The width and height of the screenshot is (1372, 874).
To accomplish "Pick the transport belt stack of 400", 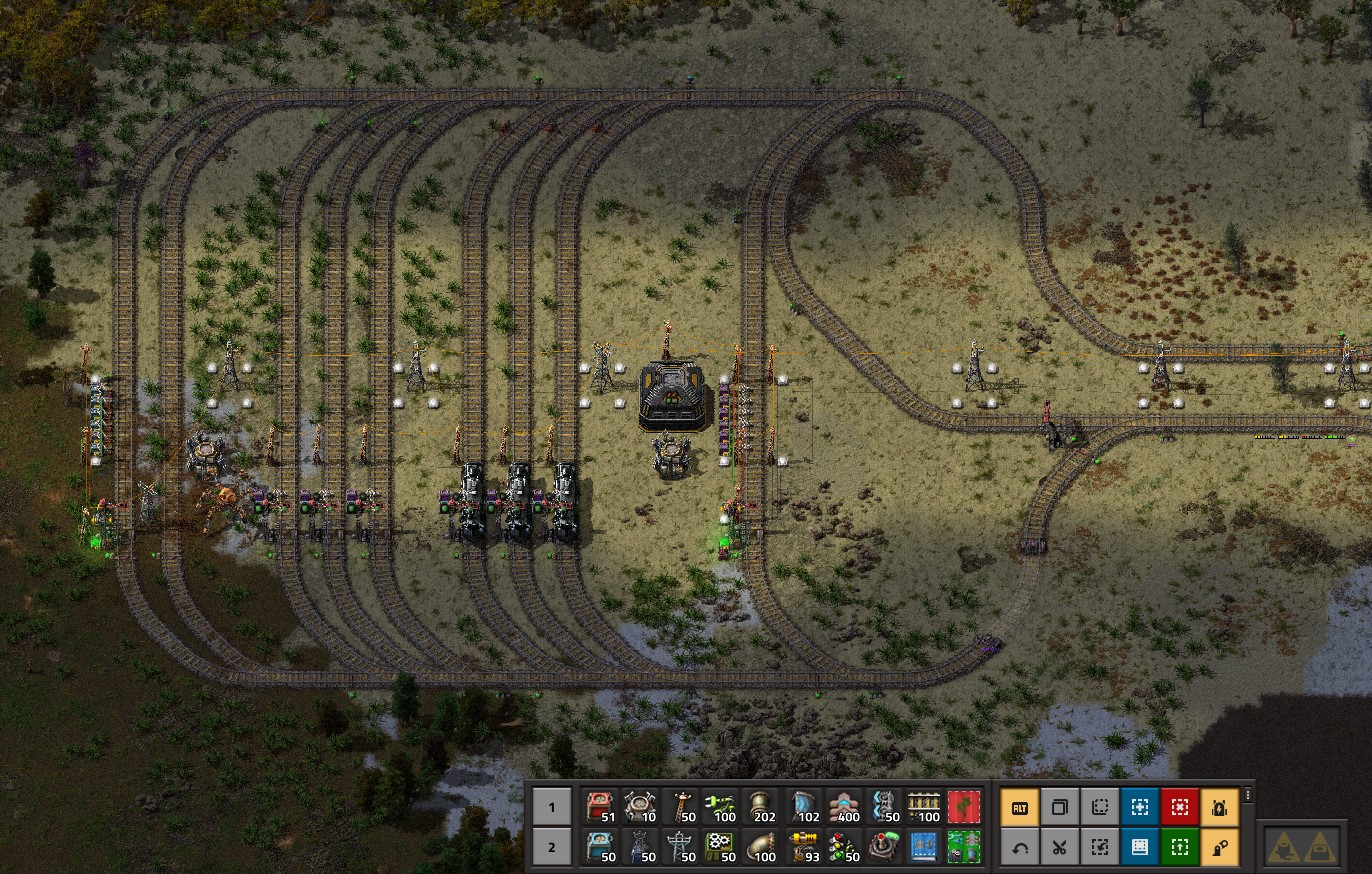I will pos(844,805).
